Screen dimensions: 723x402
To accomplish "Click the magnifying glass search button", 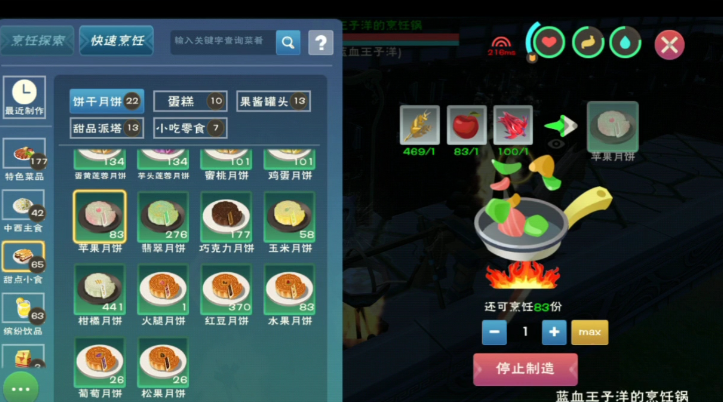I will (288, 42).
